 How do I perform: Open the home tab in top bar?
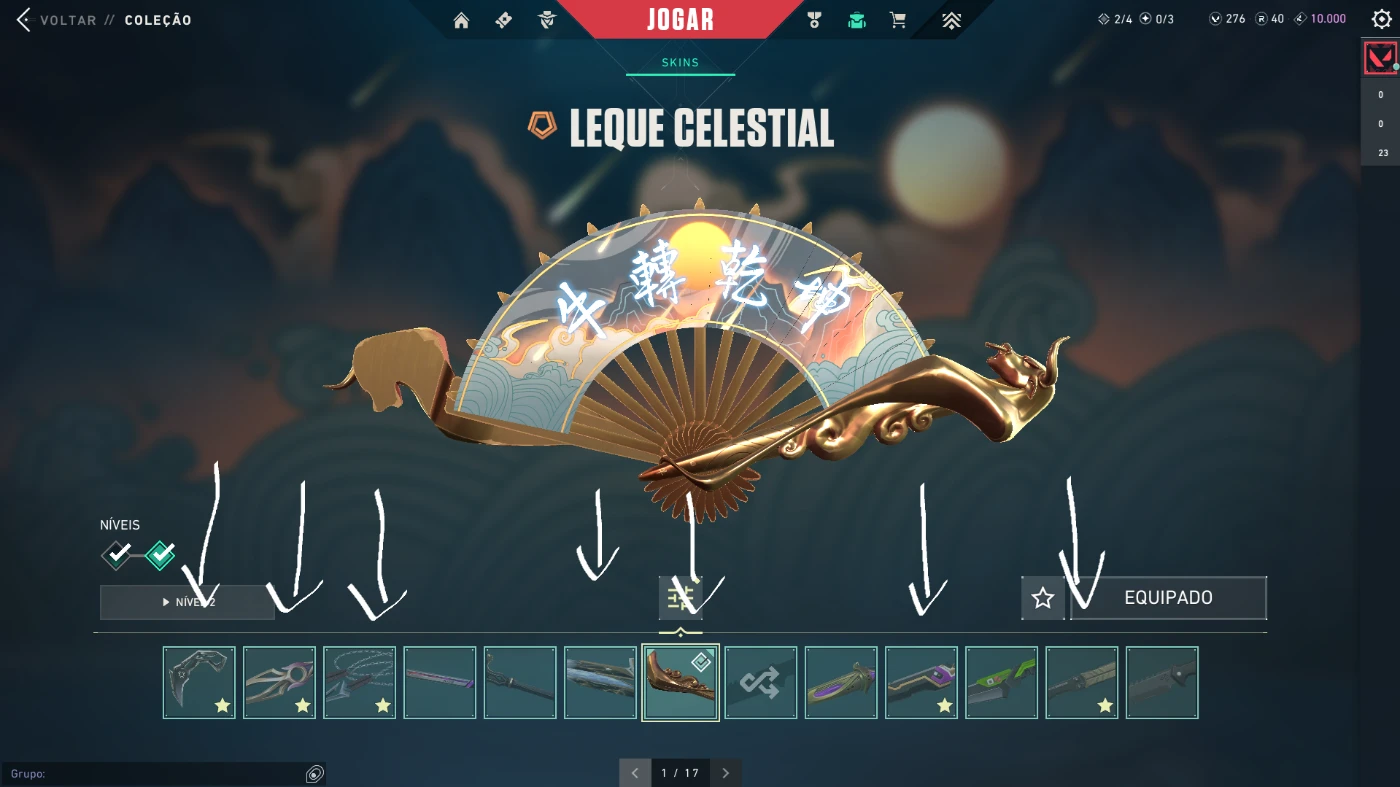tap(461, 20)
